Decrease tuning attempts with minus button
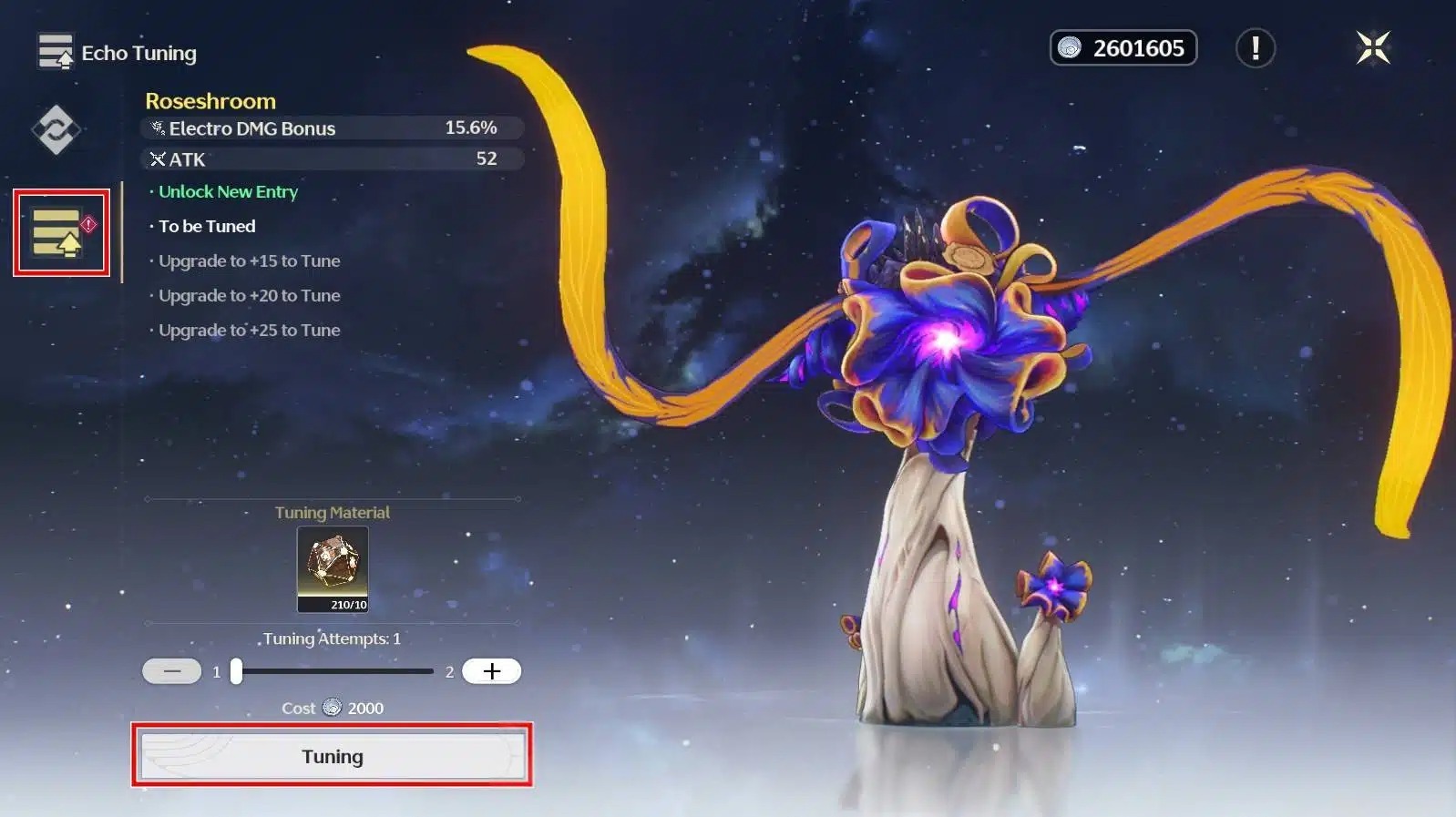1456x817 pixels. point(172,671)
